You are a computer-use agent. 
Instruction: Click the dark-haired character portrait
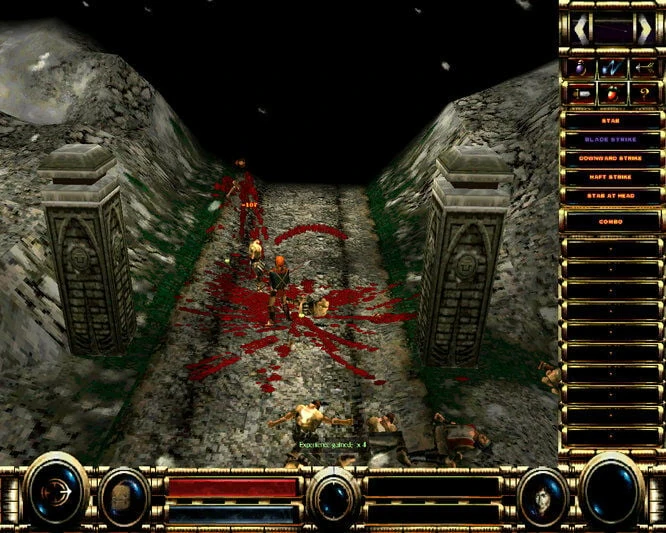(543, 495)
